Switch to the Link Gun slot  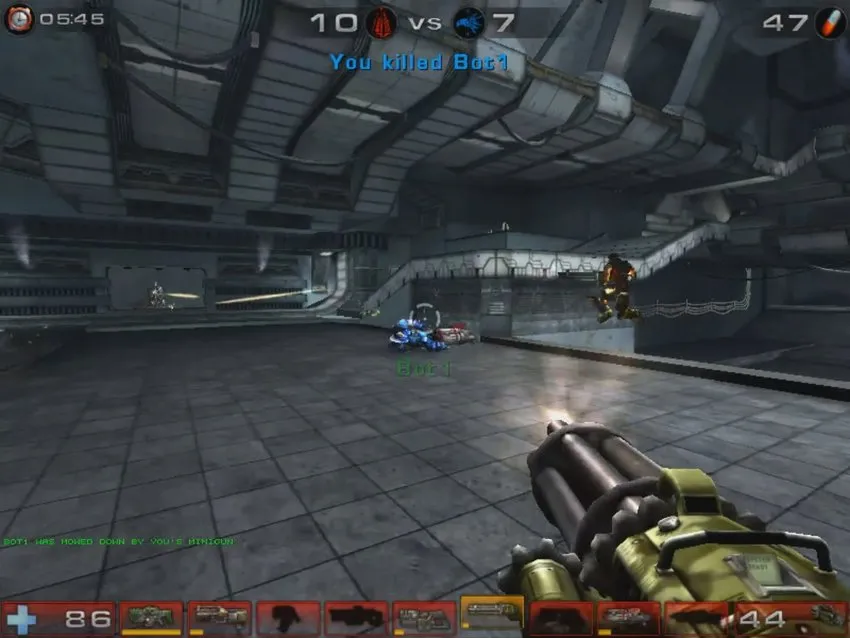[423, 618]
